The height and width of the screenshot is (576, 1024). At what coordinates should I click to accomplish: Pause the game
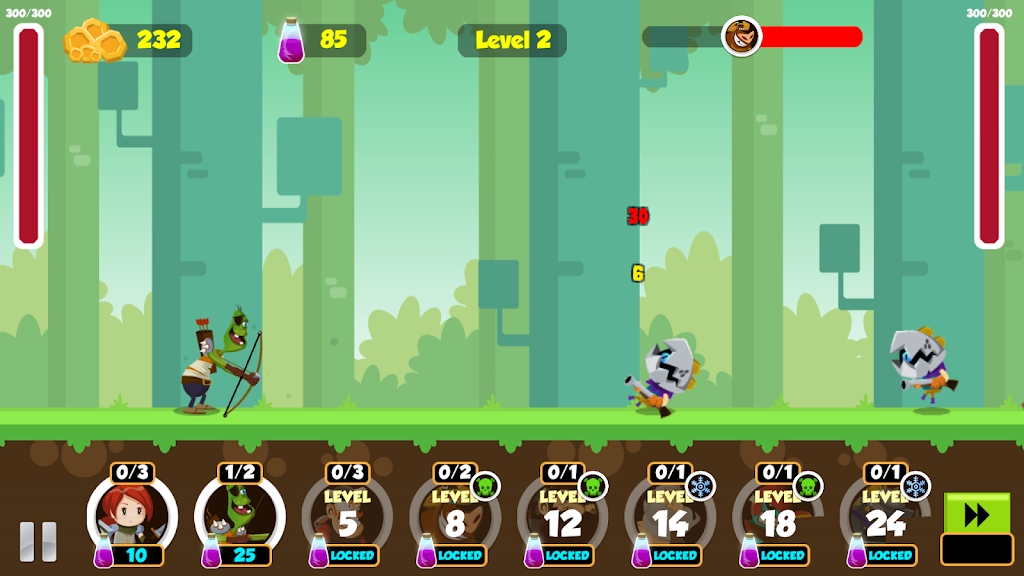coord(38,541)
